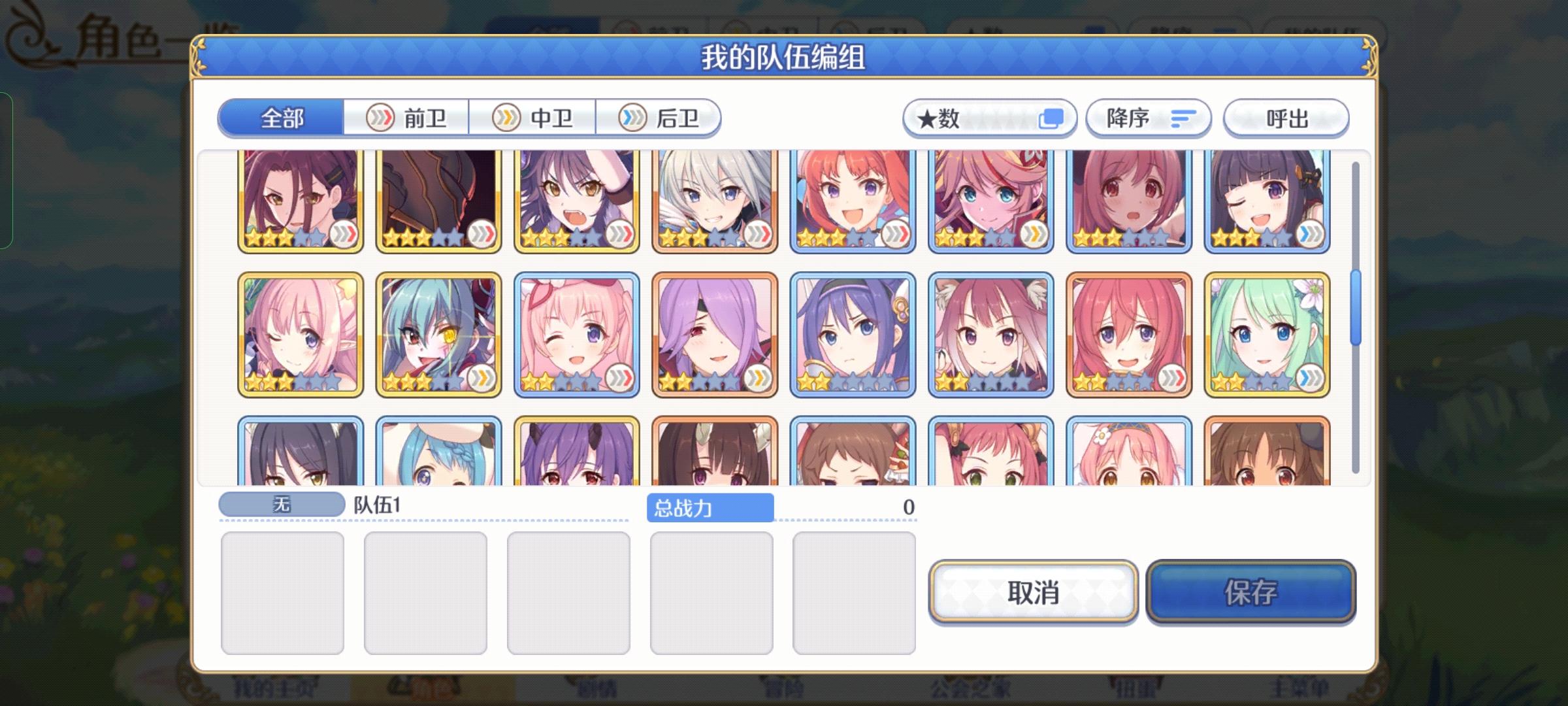This screenshot has width=1568, height=706.
Task: Click the filter icon inside the ★数 button
Action: point(1054,118)
